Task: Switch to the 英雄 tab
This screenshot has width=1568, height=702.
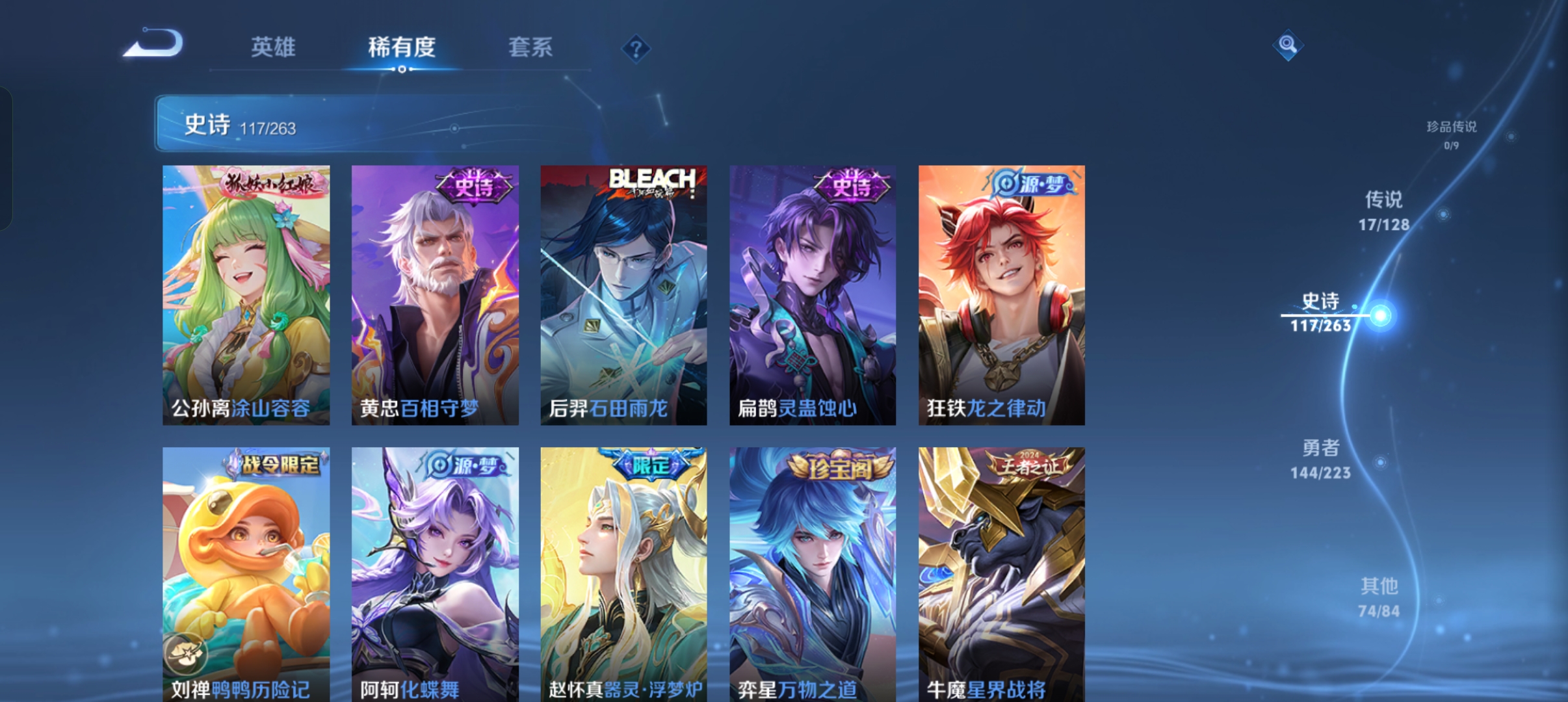Action: click(x=273, y=47)
